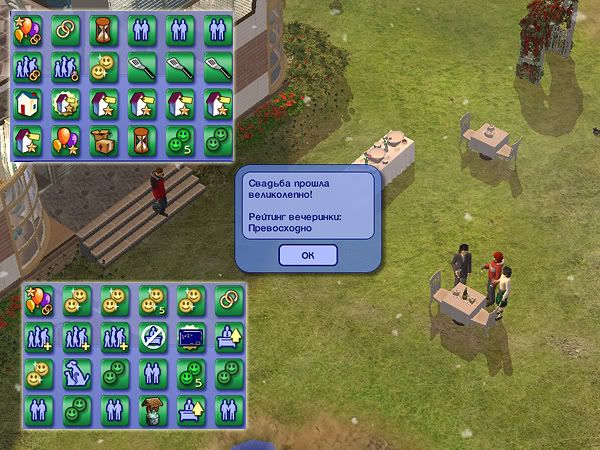Open the crossed-out desk memory icon

tap(152, 336)
